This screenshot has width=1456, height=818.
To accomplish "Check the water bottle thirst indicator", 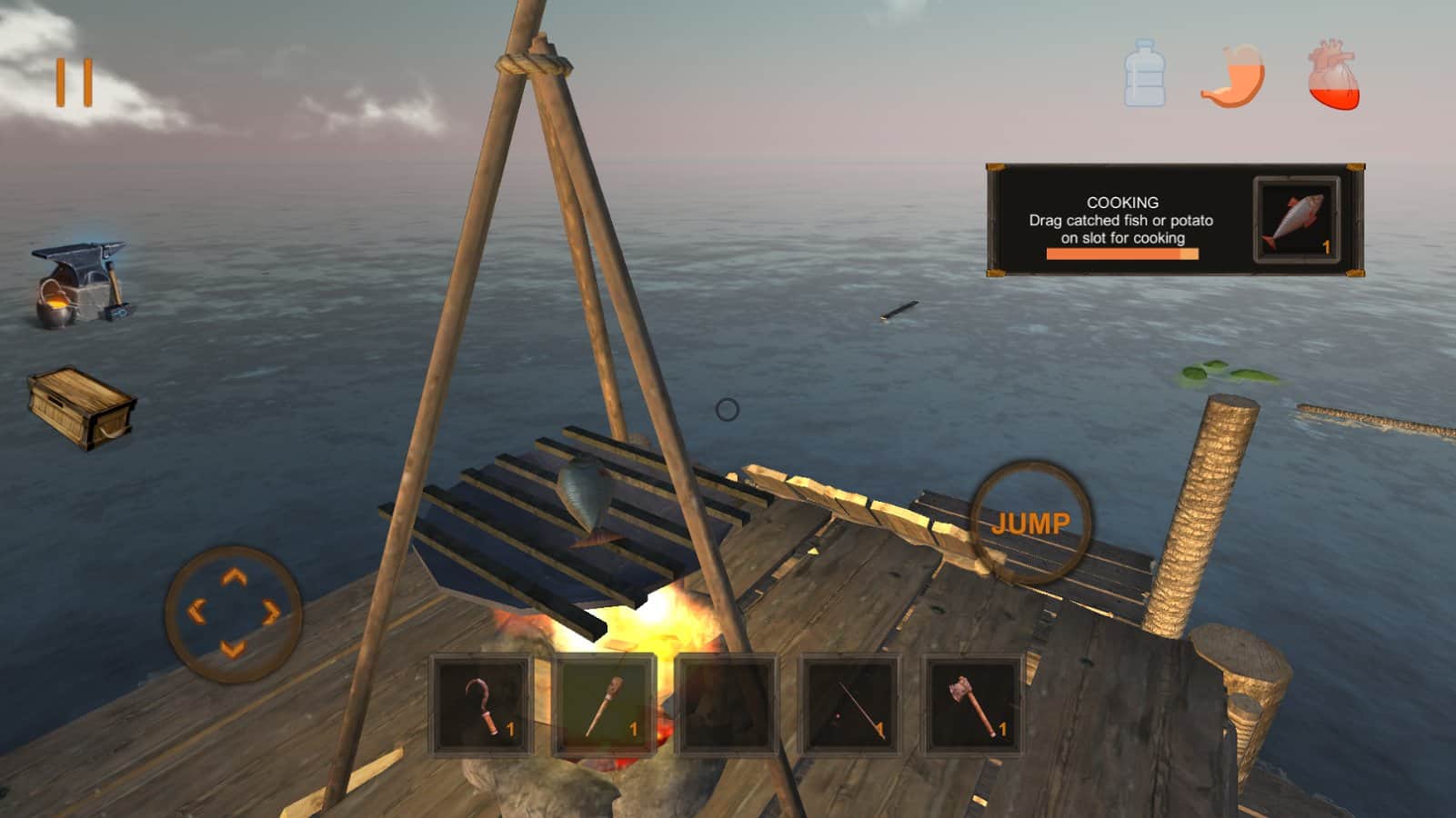I will (x=1145, y=77).
